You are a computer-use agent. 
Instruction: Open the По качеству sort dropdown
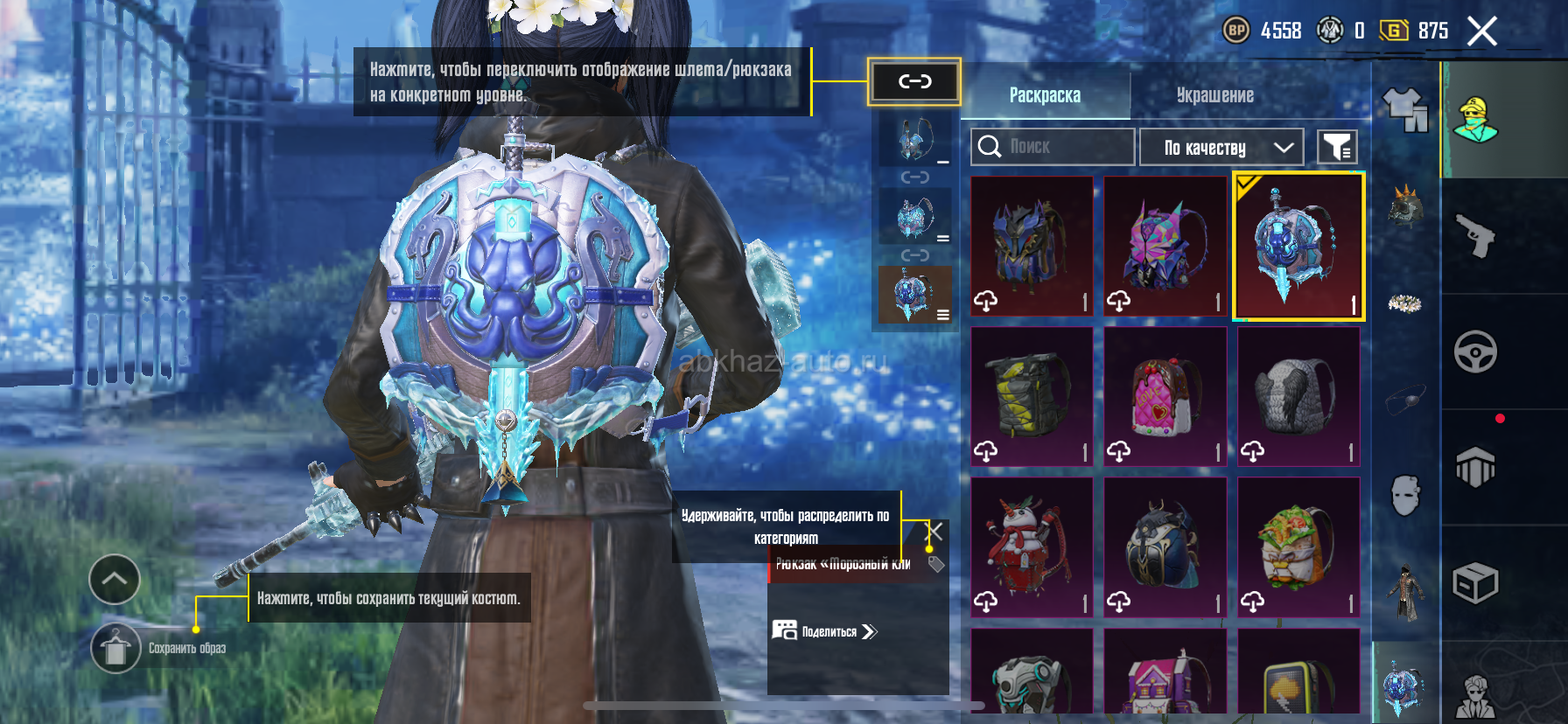(1221, 148)
